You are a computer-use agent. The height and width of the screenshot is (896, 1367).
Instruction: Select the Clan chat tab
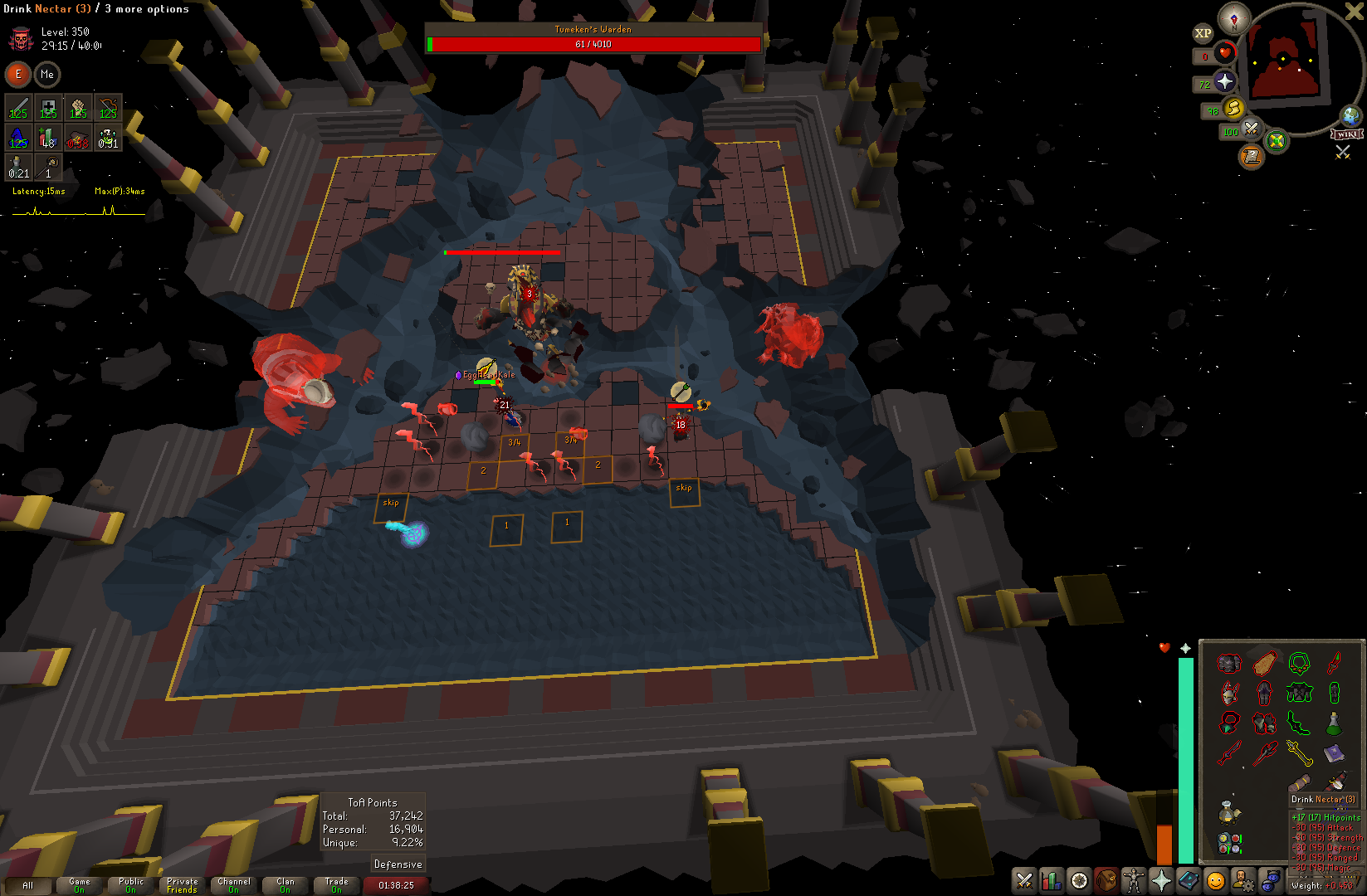click(x=286, y=885)
